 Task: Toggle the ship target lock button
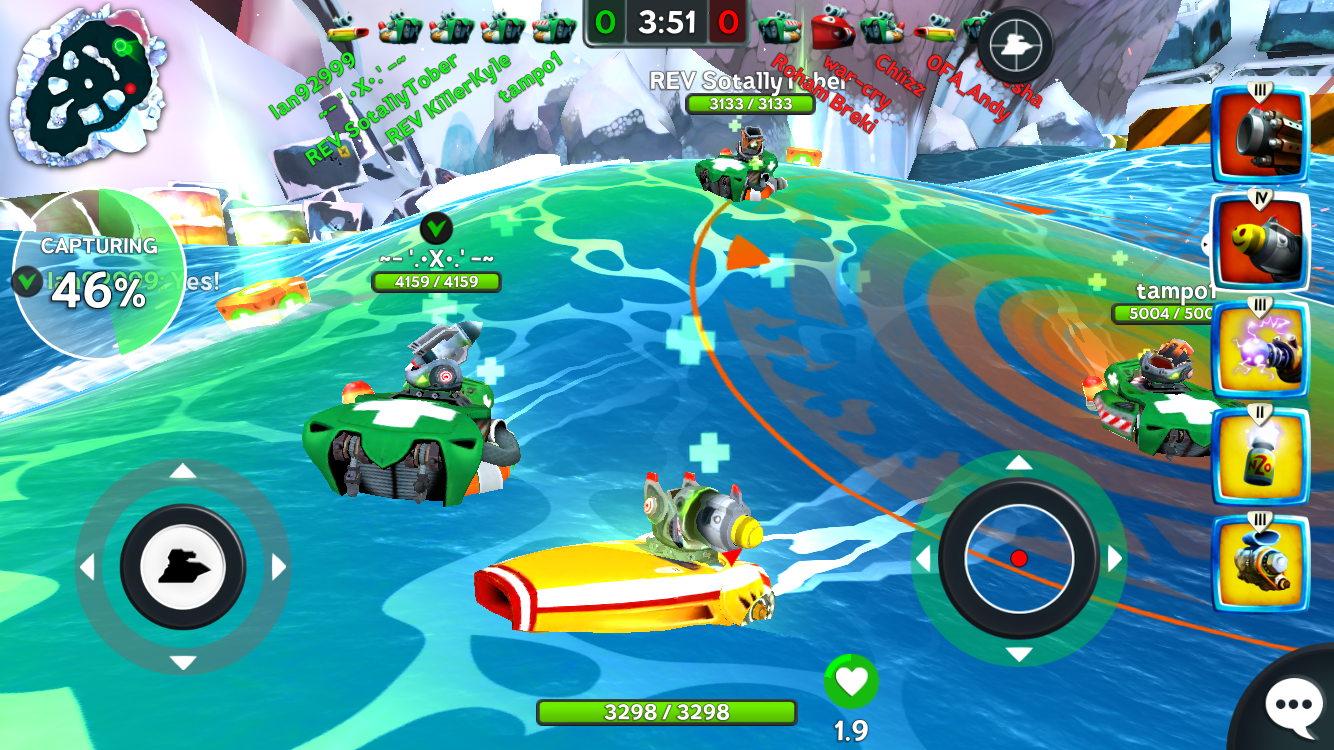coord(1015,45)
